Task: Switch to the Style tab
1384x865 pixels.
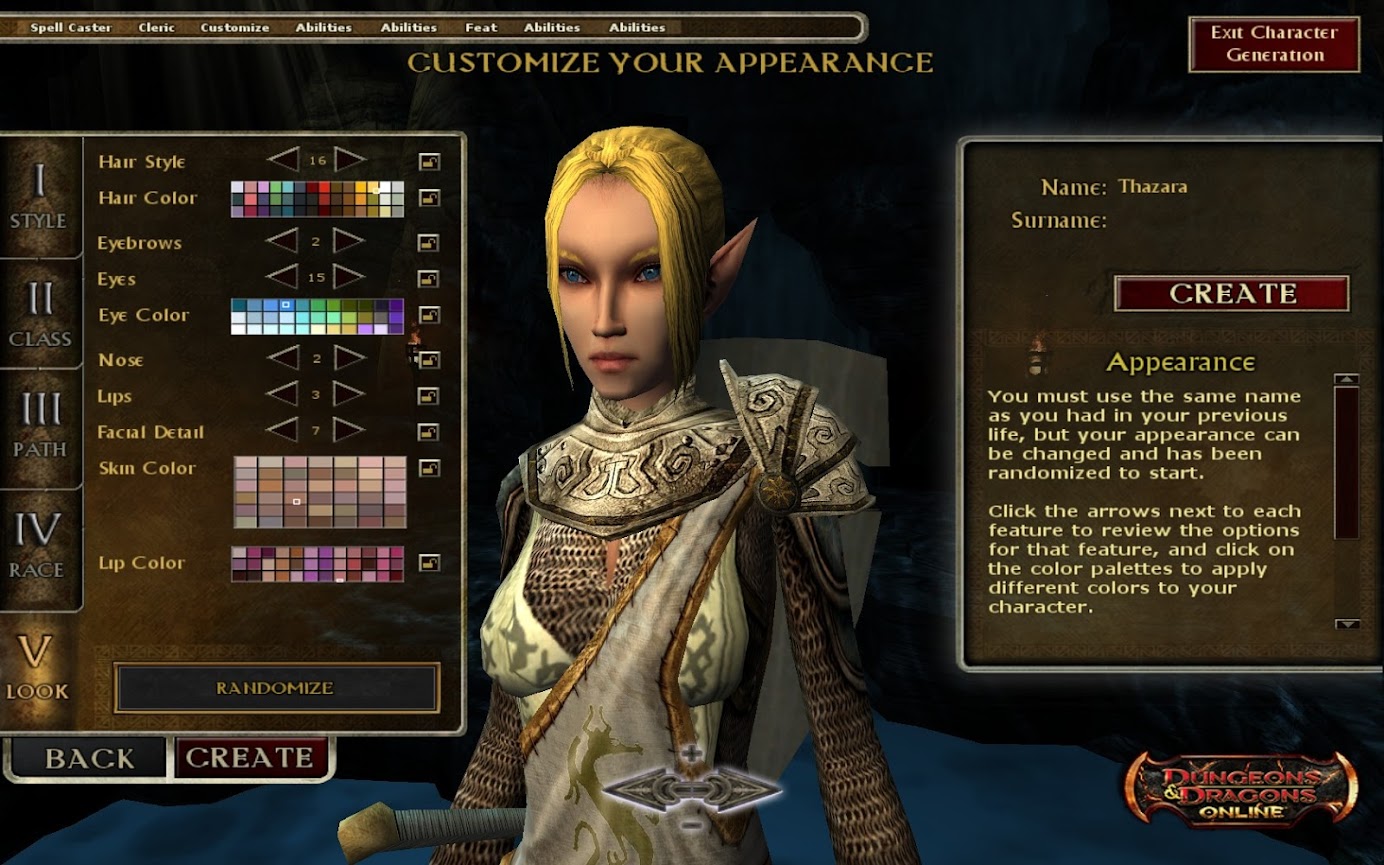Action: pyautogui.click(x=39, y=197)
